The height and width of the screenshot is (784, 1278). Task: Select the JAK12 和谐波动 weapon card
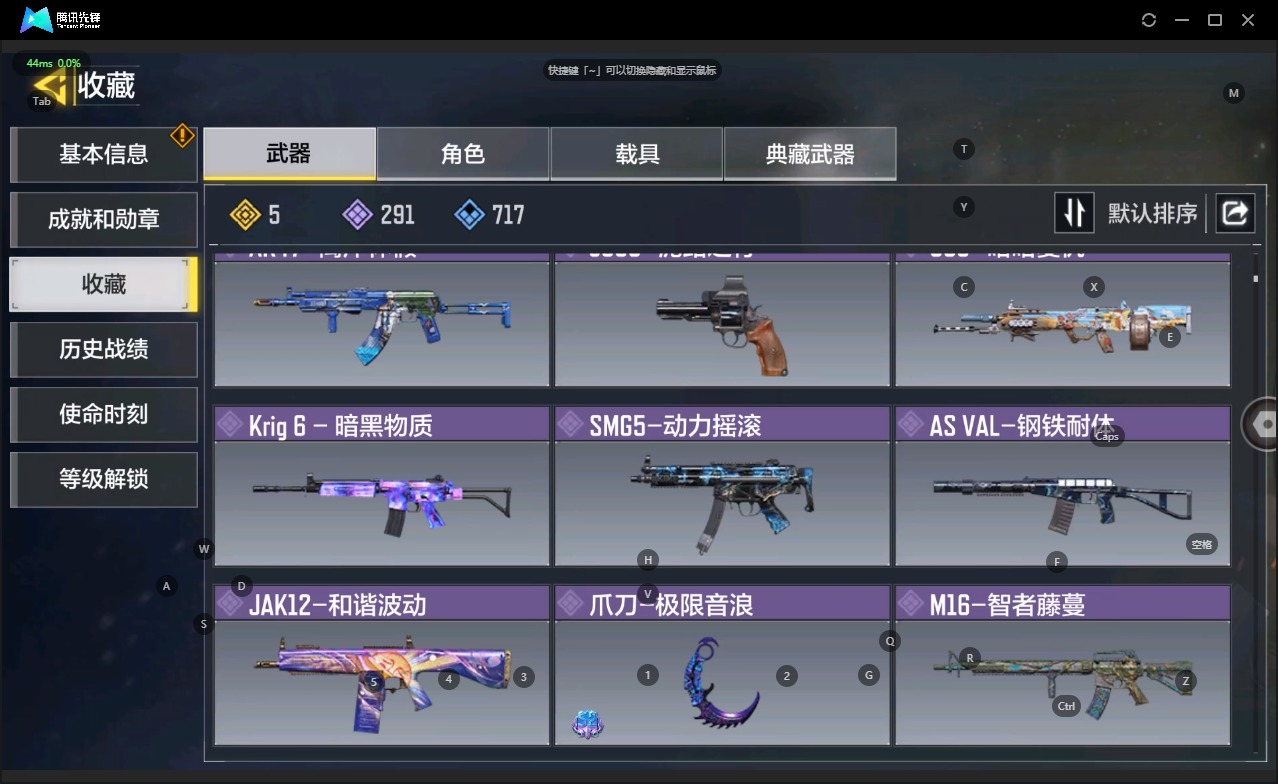click(381, 666)
